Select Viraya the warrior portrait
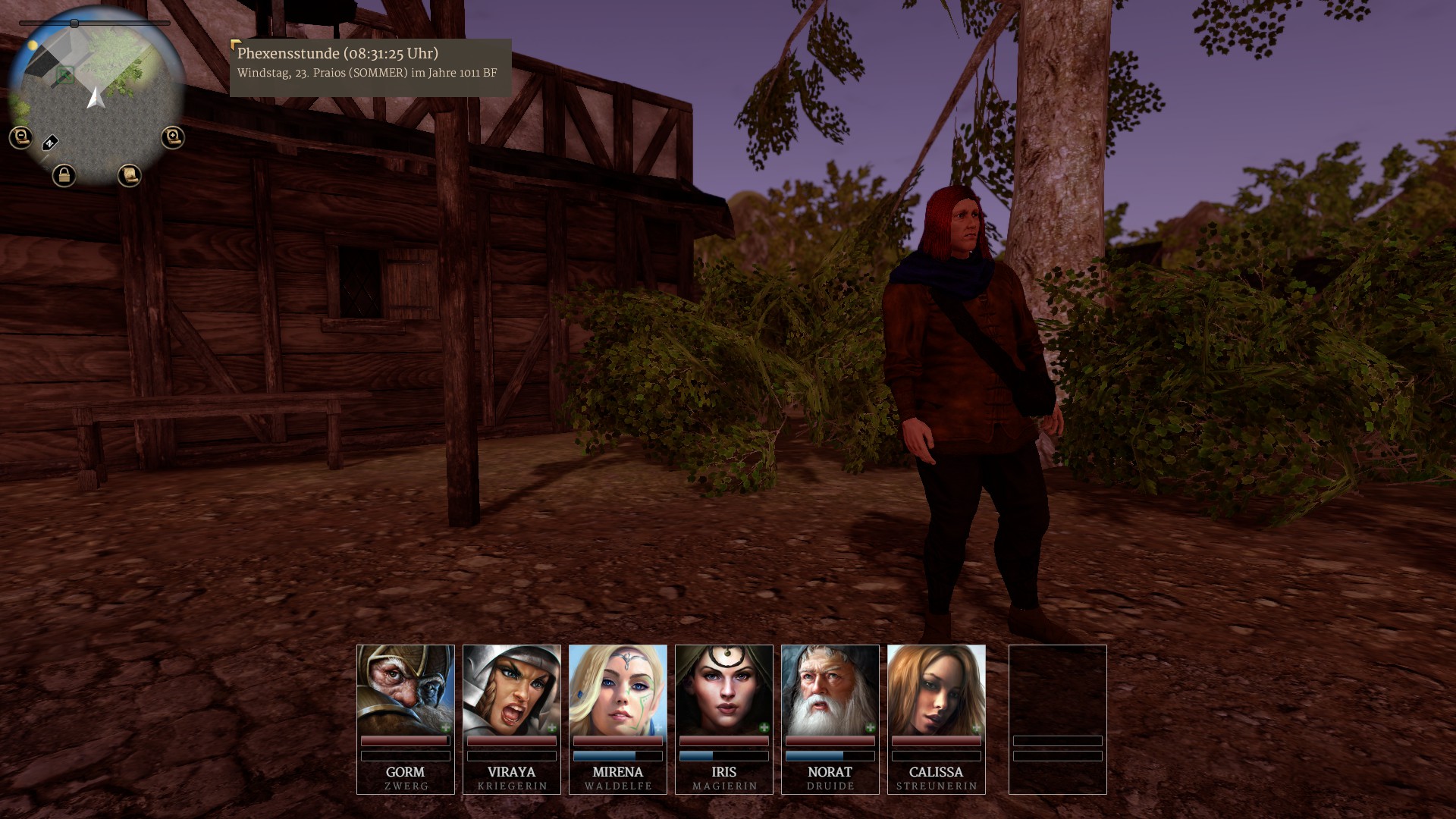The height and width of the screenshot is (819, 1456). click(x=512, y=689)
